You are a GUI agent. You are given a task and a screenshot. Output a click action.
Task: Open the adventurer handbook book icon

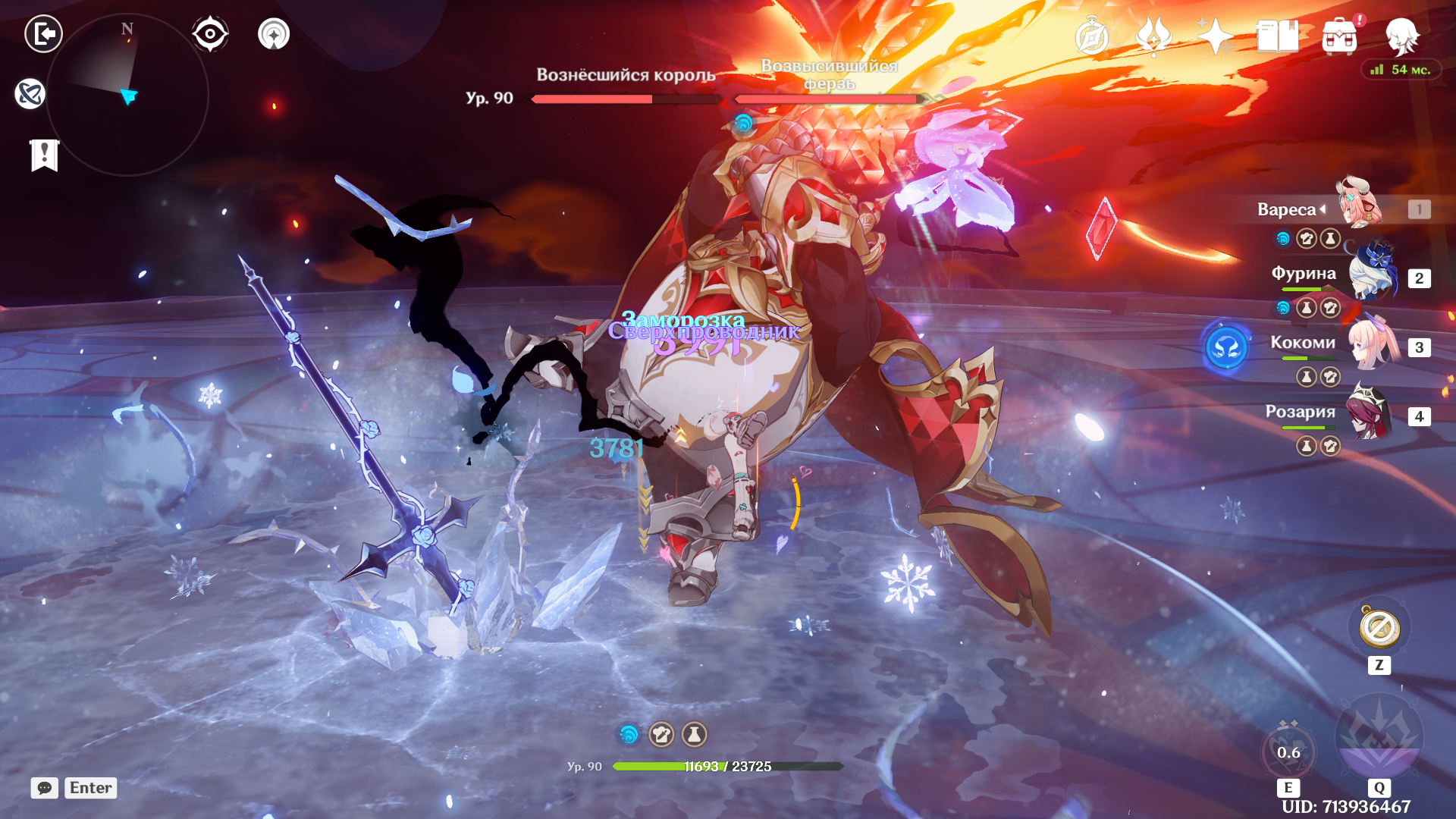pyautogui.click(x=1277, y=36)
